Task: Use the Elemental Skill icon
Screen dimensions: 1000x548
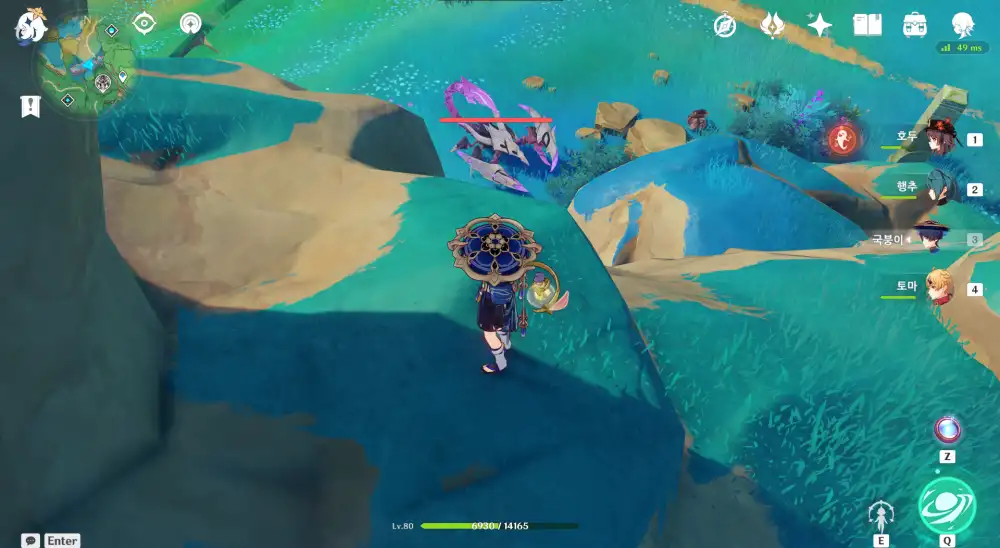Action: 881,516
